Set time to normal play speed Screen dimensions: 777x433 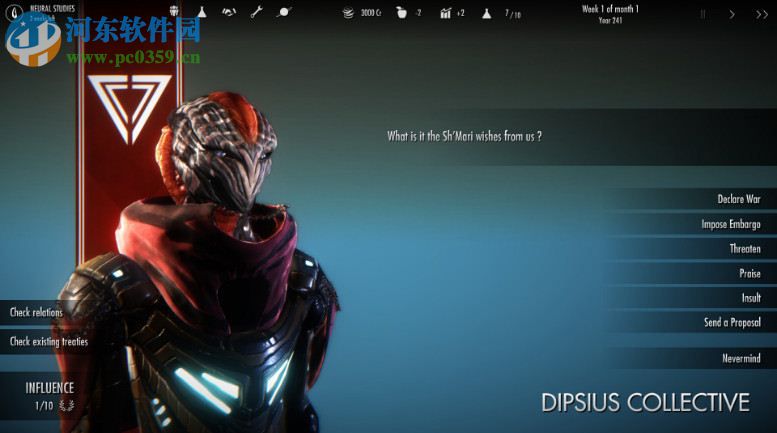pyautogui.click(x=732, y=14)
